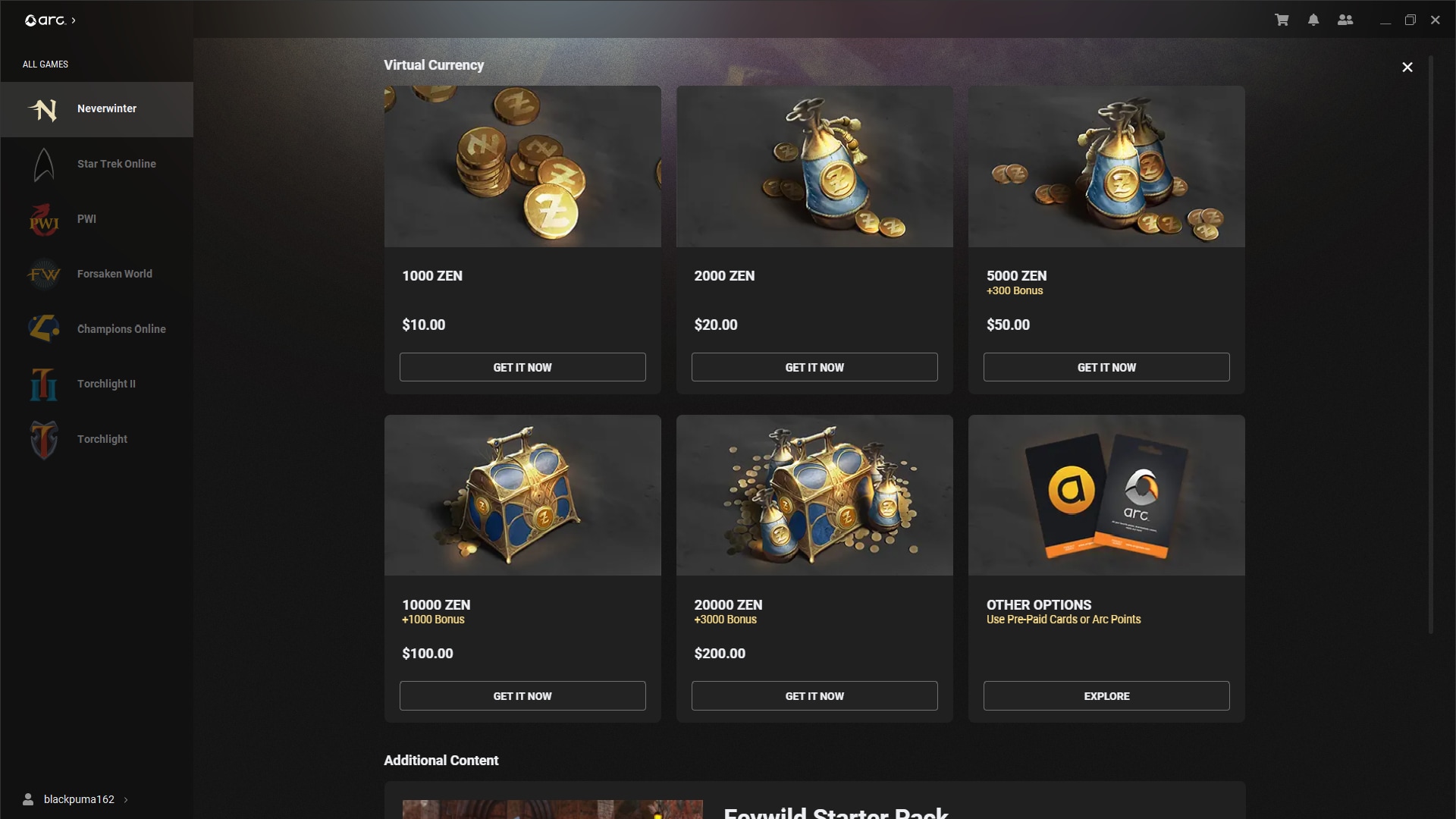Explore pre-paid card options
Screen dimensions: 1456x819
tap(1106, 695)
